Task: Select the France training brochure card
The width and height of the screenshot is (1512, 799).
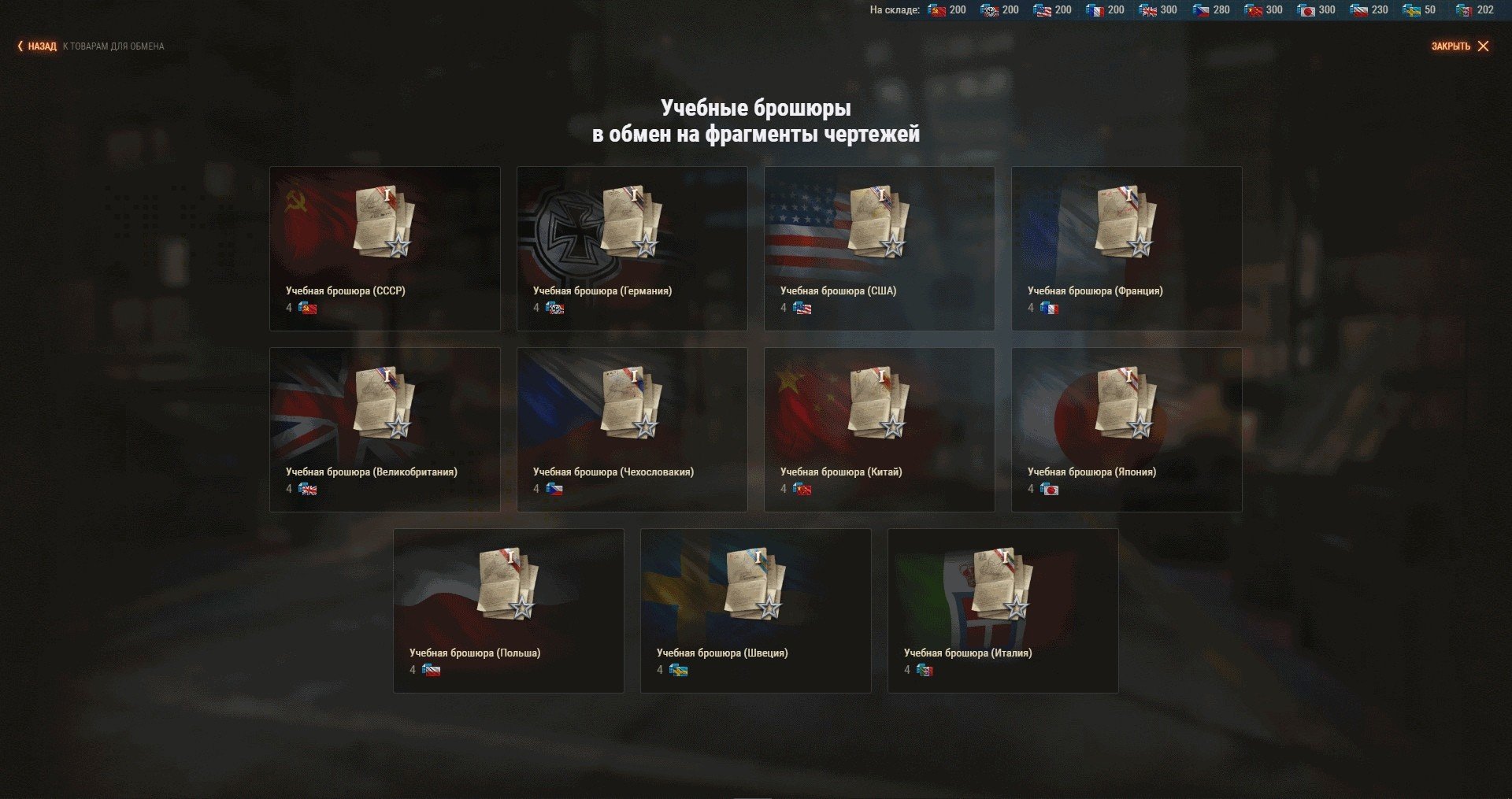Action: tap(1126, 248)
